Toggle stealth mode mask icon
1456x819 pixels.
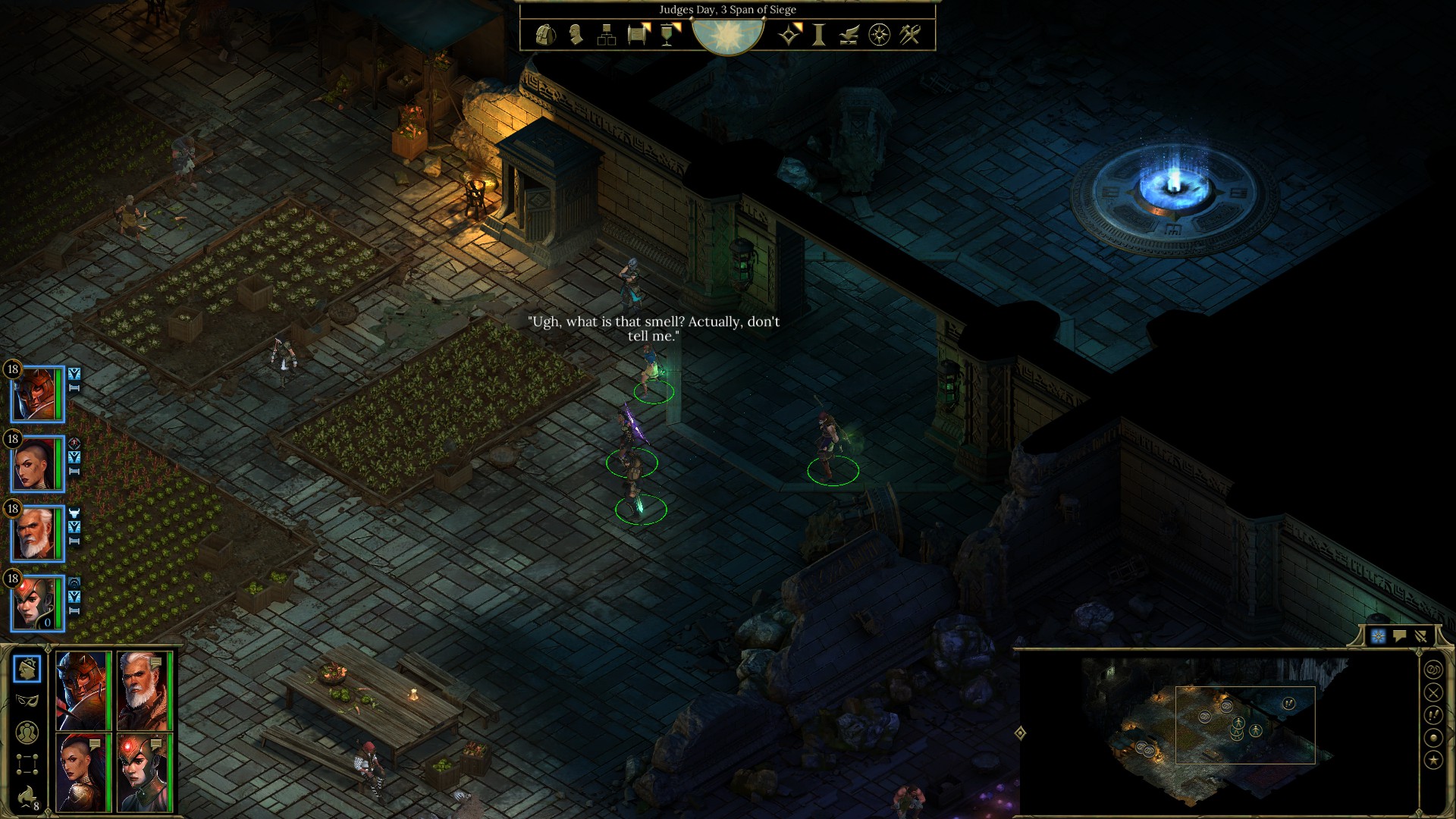(27, 700)
